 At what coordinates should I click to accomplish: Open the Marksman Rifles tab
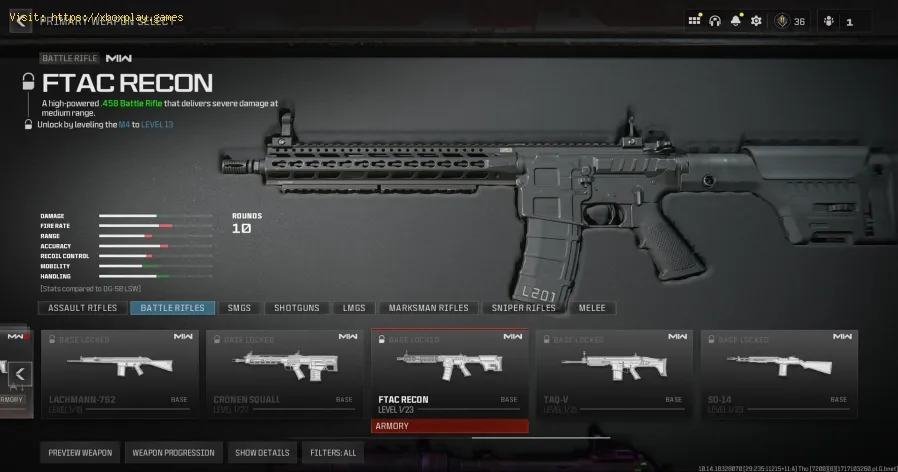(x=428, y=308)
